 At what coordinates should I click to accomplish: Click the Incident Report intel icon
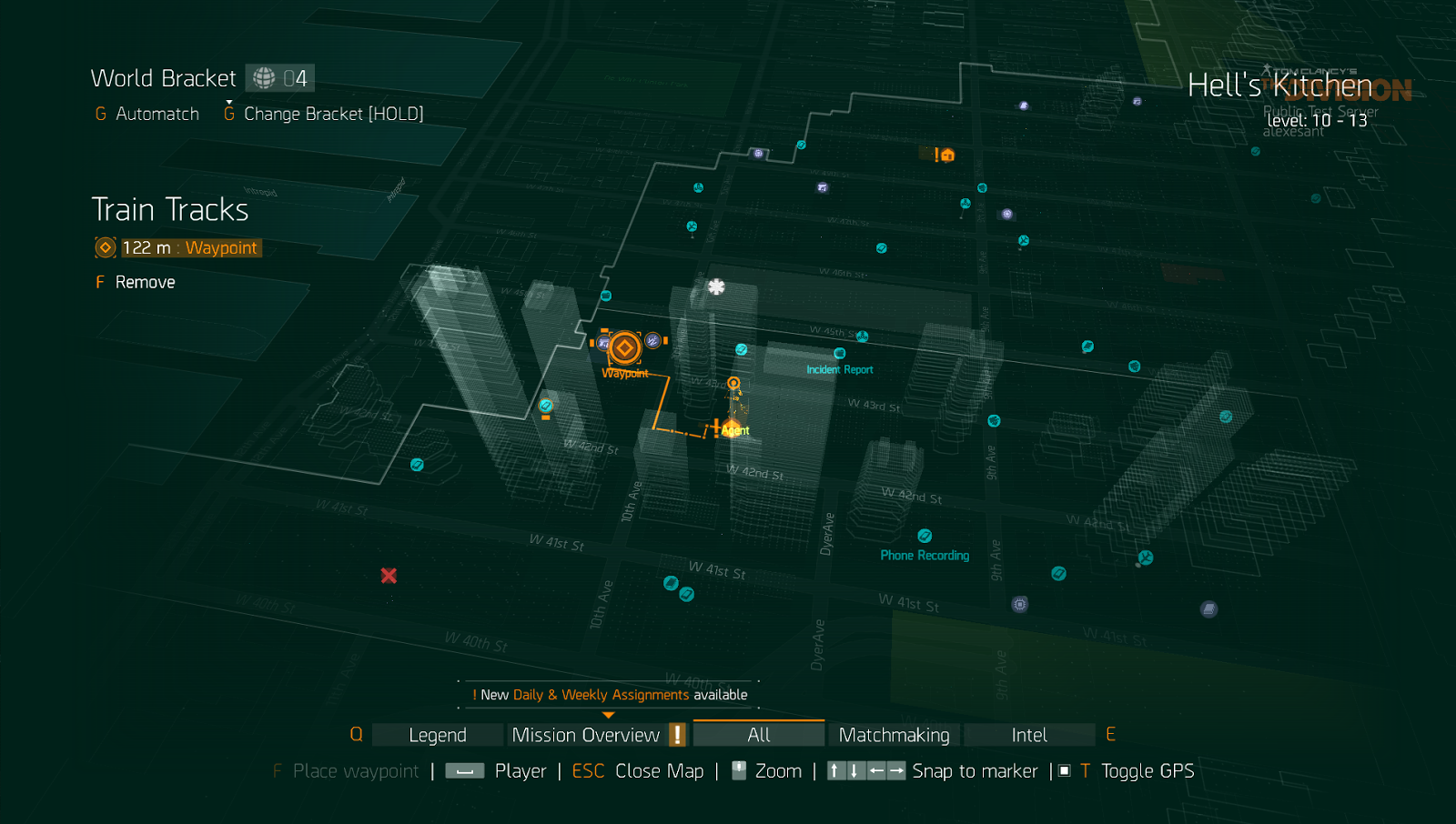(x=839, y=354)
